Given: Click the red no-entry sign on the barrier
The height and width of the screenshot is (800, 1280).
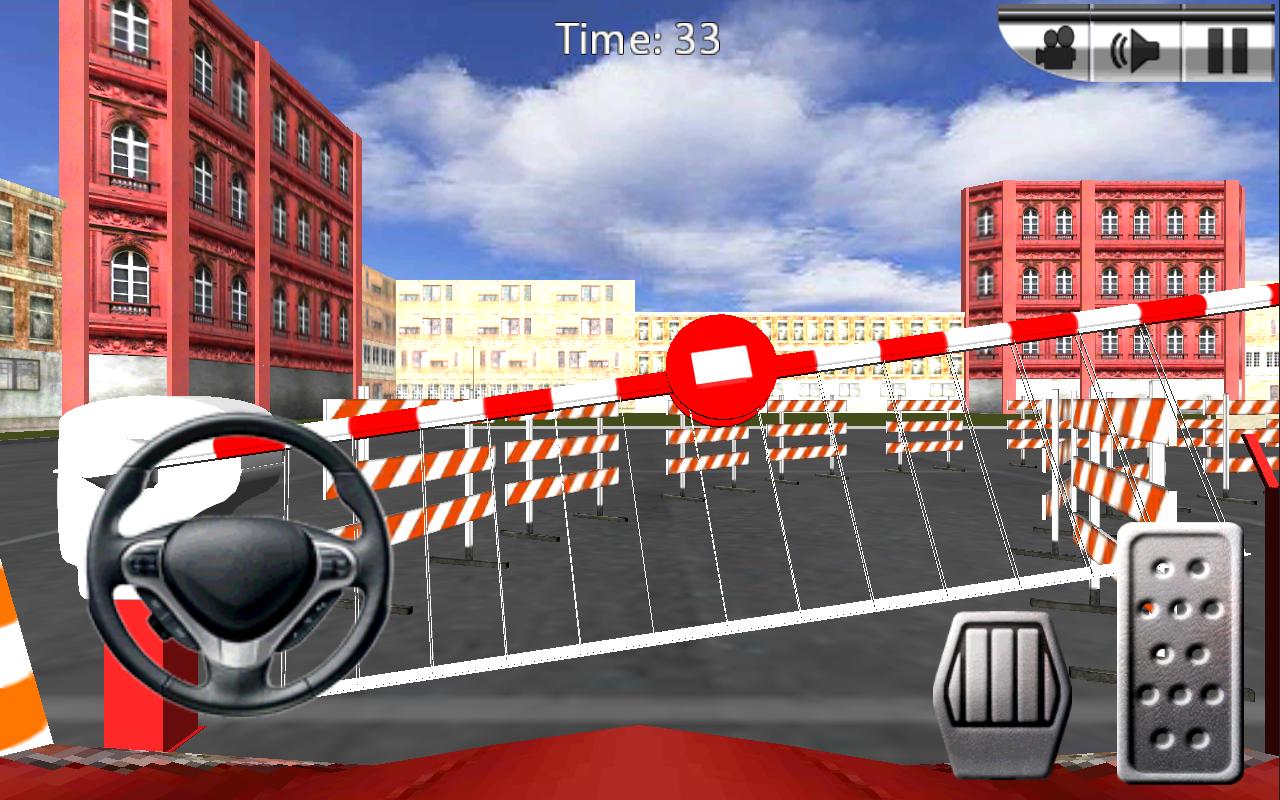Looking at the screenshot, I should (x=720, y=365).
